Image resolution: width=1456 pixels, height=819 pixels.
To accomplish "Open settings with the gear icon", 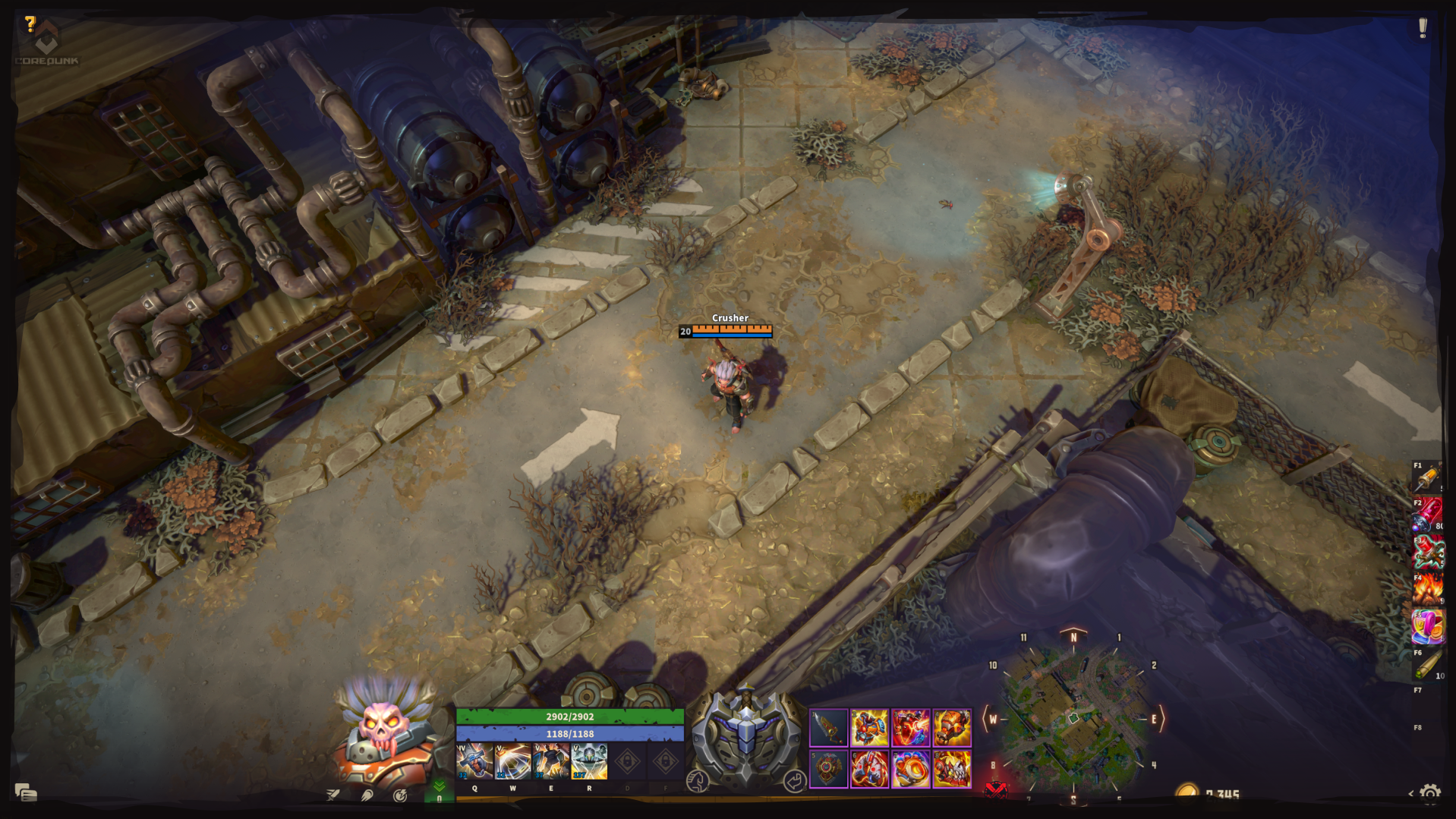I will [1430, 795].
